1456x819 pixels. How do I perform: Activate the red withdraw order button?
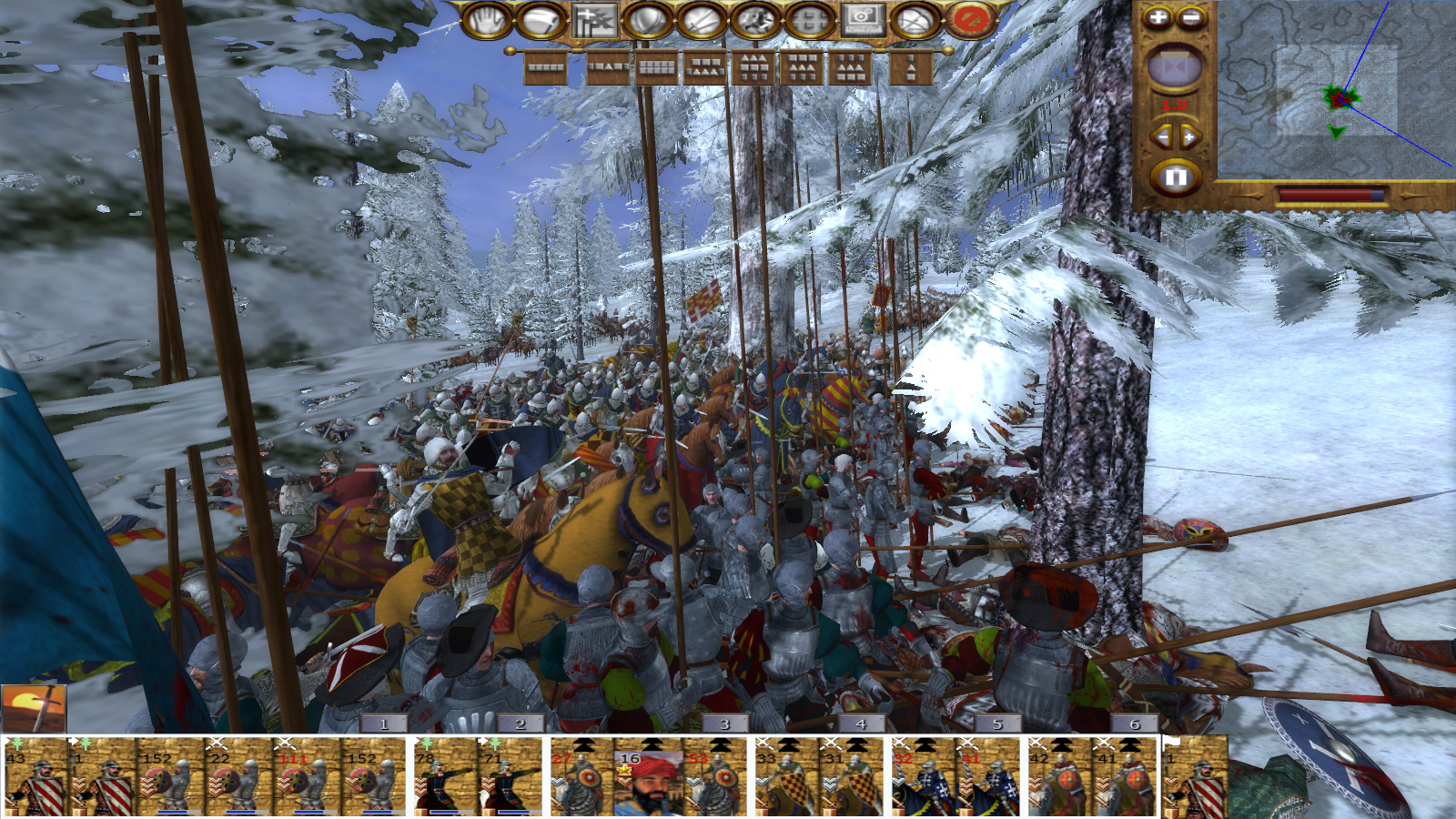[x=970, y=20]
